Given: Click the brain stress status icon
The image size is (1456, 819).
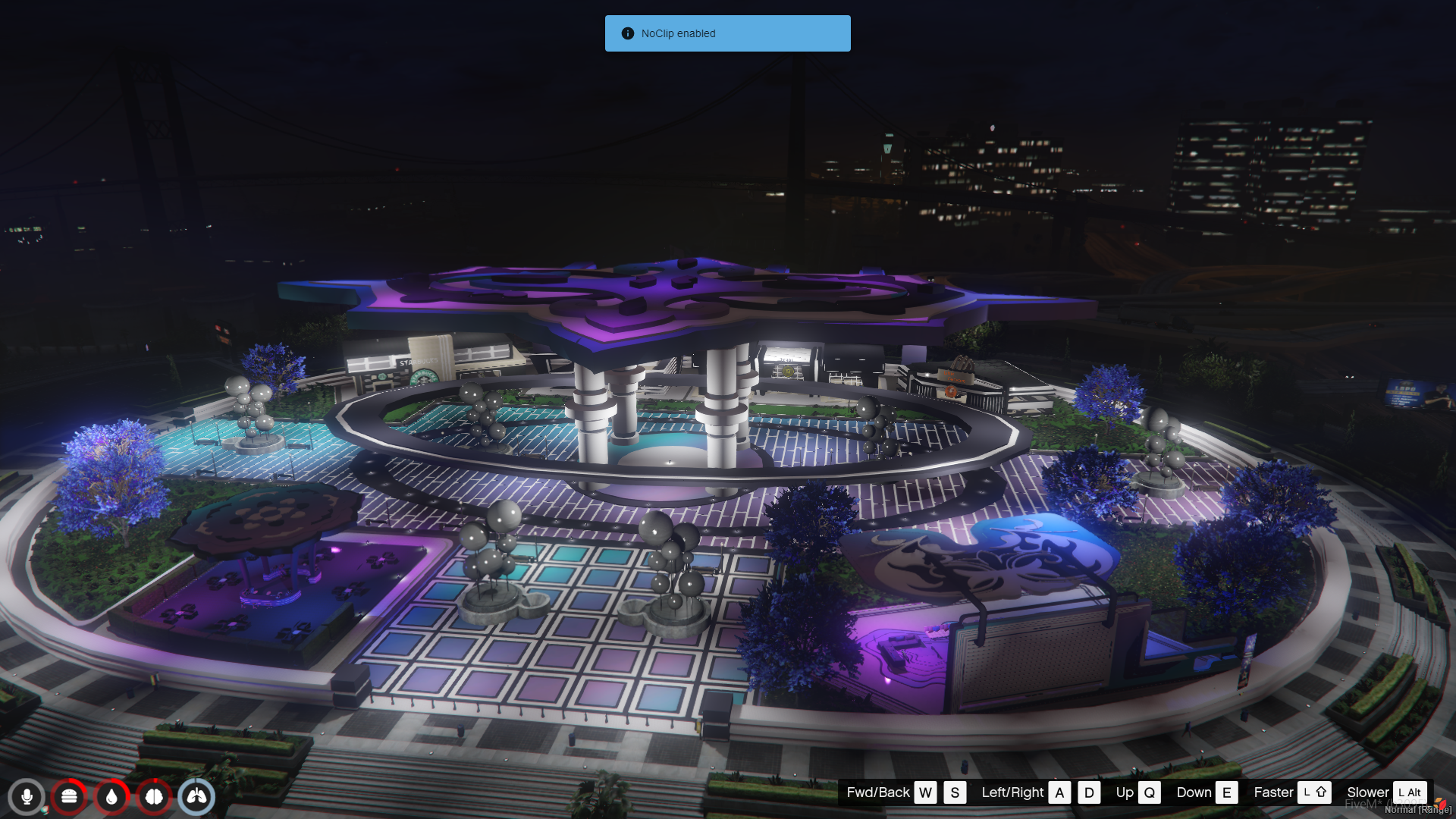Looking at the screenshot, I should (x=154, y=797).
